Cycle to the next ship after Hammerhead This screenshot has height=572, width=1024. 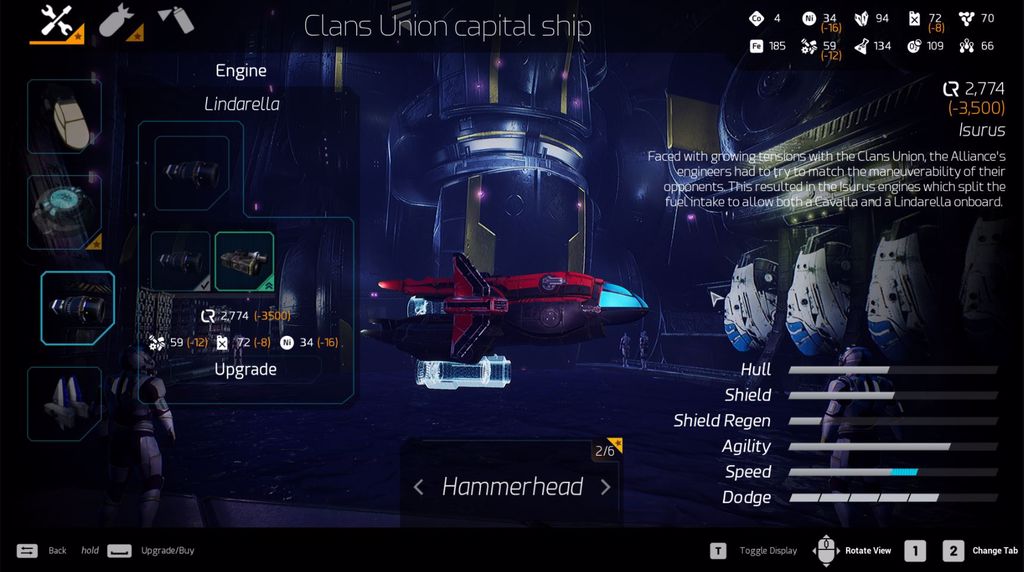pyautogui.click(x=605, y=487)
